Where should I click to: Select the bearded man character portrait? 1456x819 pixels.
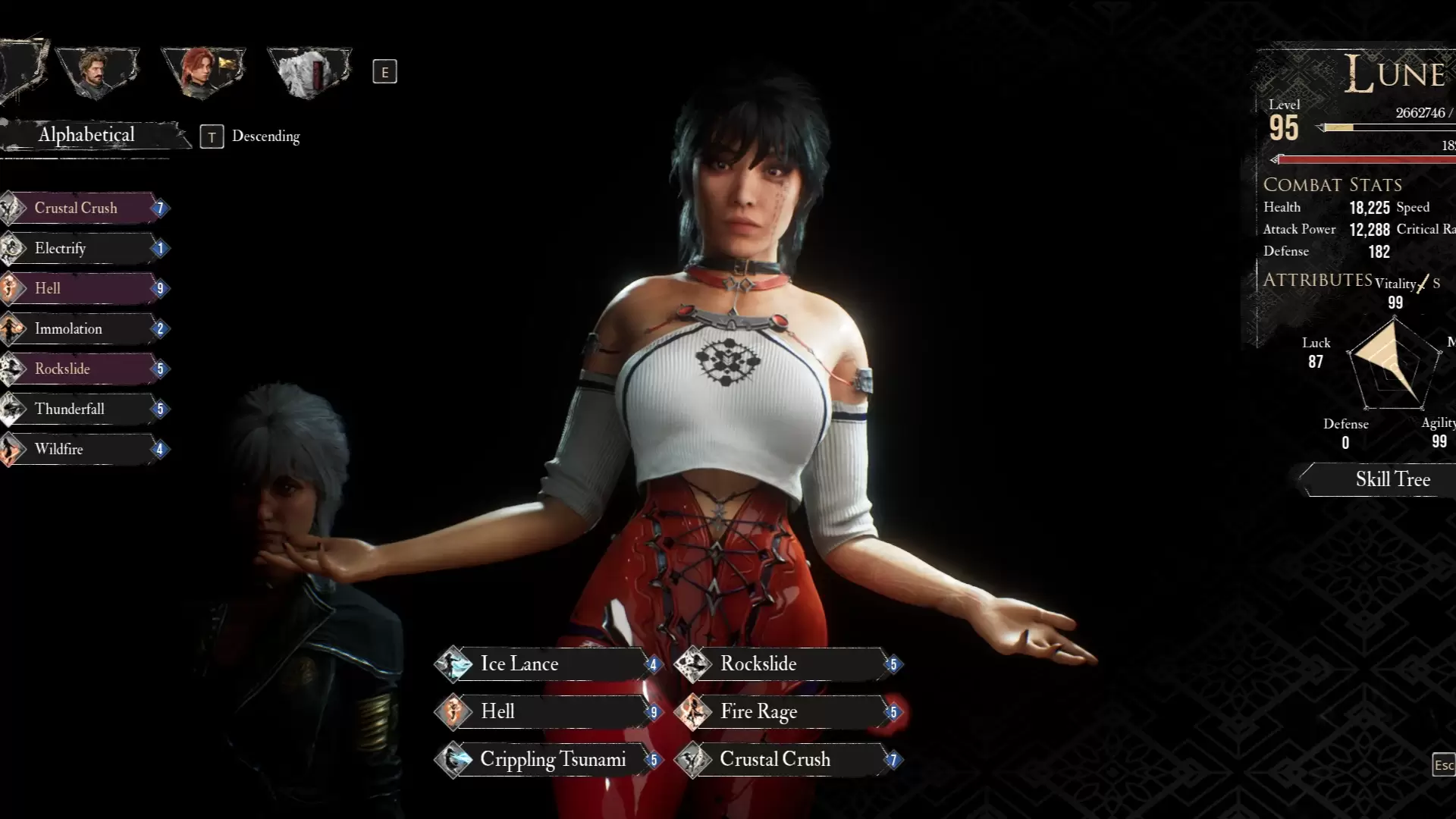(97, 71)
